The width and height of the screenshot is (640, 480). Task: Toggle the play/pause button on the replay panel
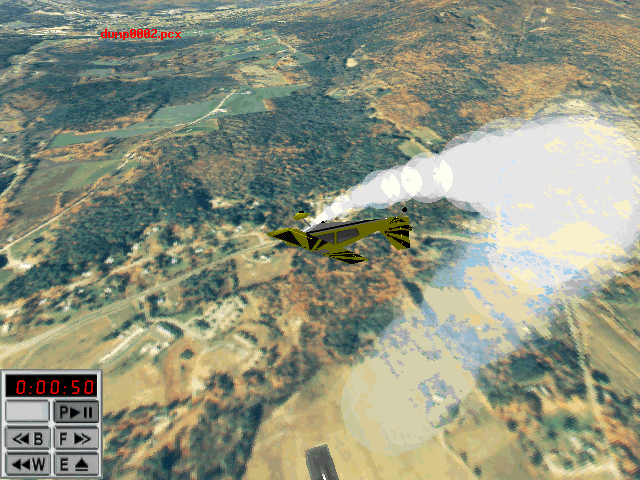[76, 411]
